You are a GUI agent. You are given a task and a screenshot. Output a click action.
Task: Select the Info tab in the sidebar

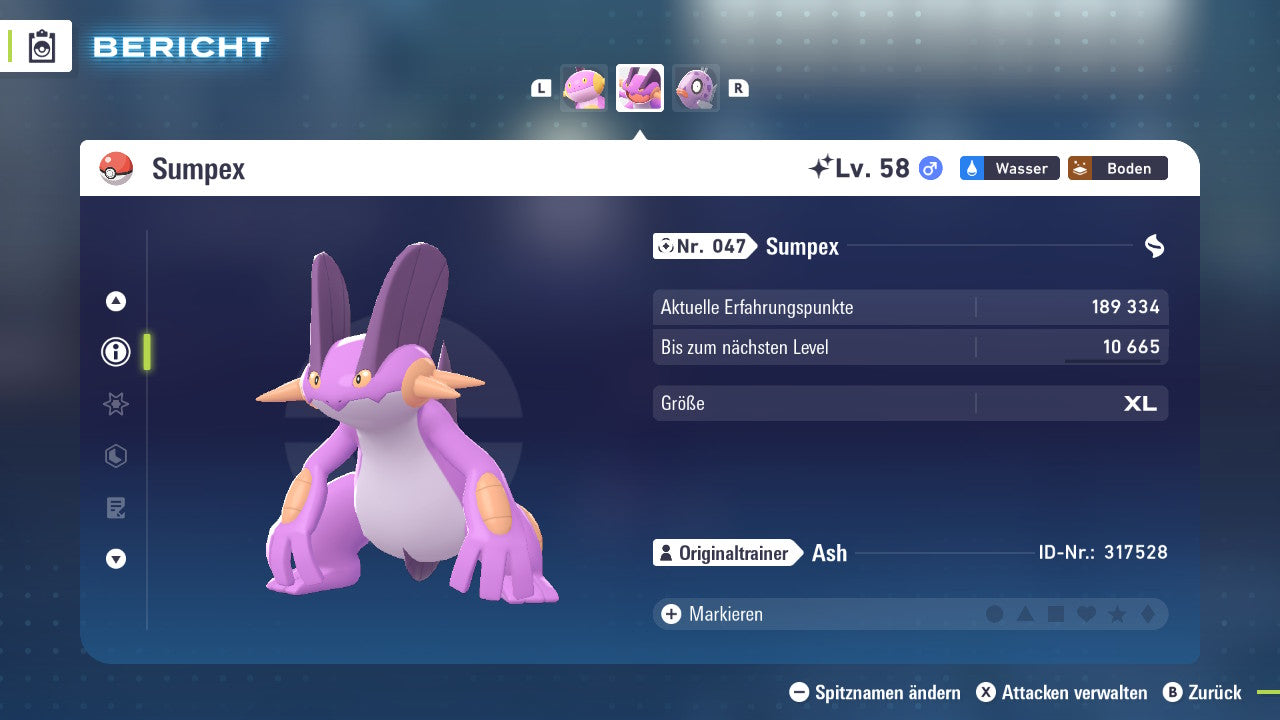coord(115,352)
